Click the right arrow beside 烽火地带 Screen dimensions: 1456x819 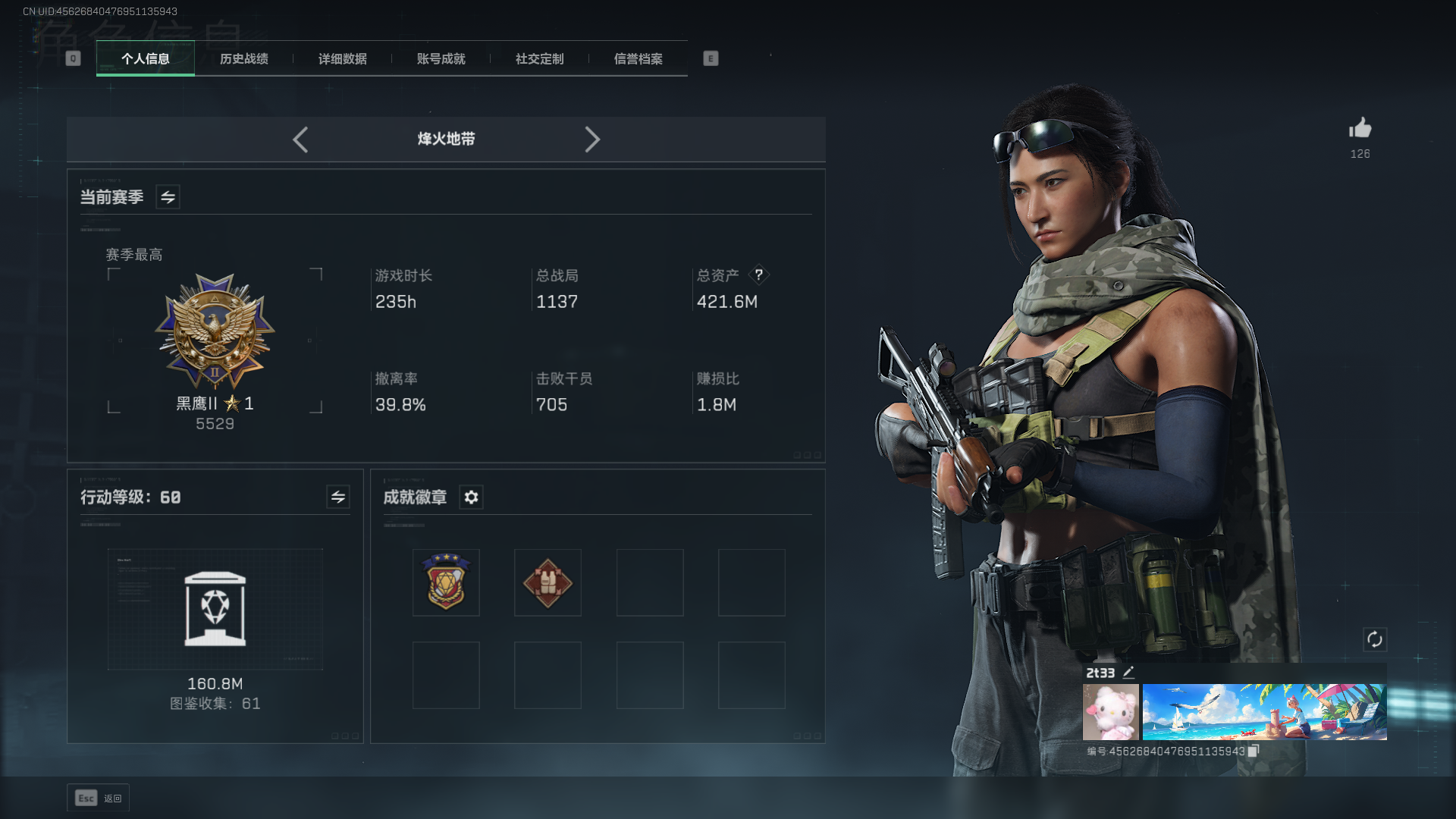pos(592,140)
